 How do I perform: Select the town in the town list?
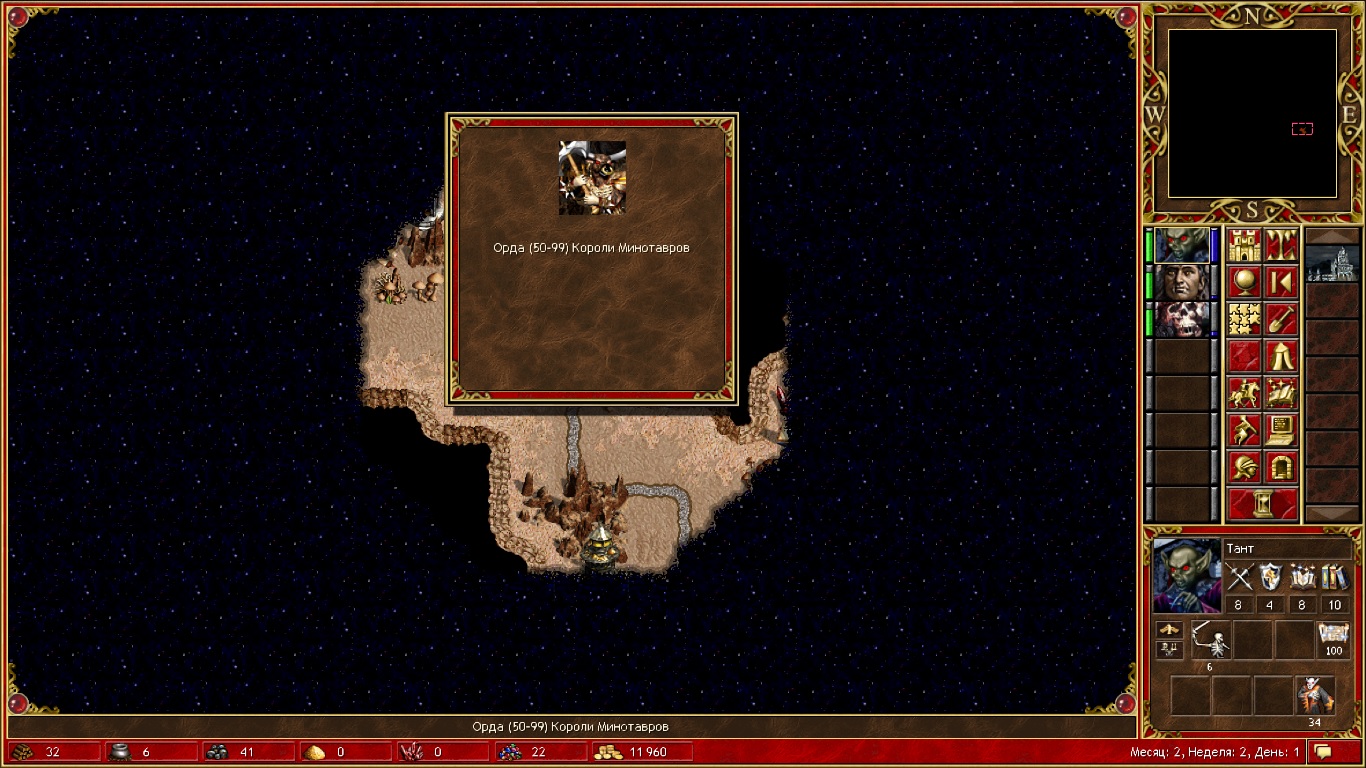1332,264
